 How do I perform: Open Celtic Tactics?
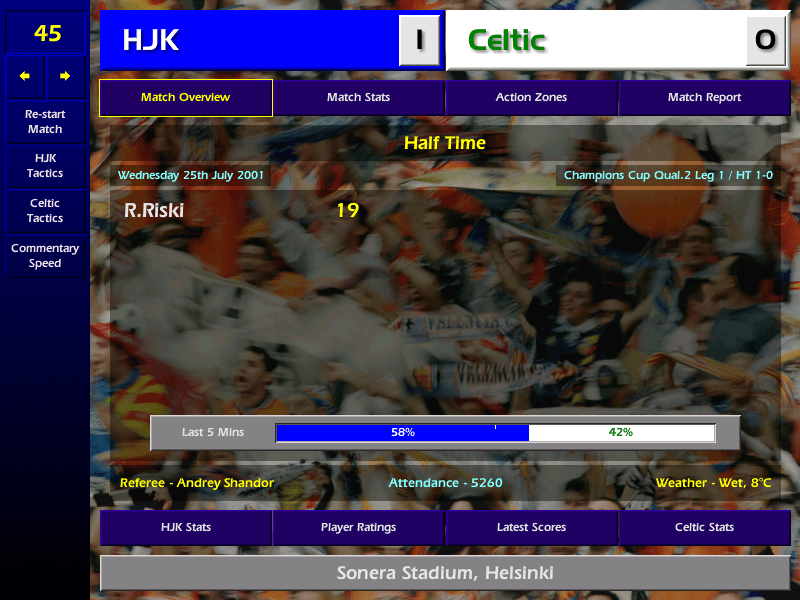[x=45, y=211]
